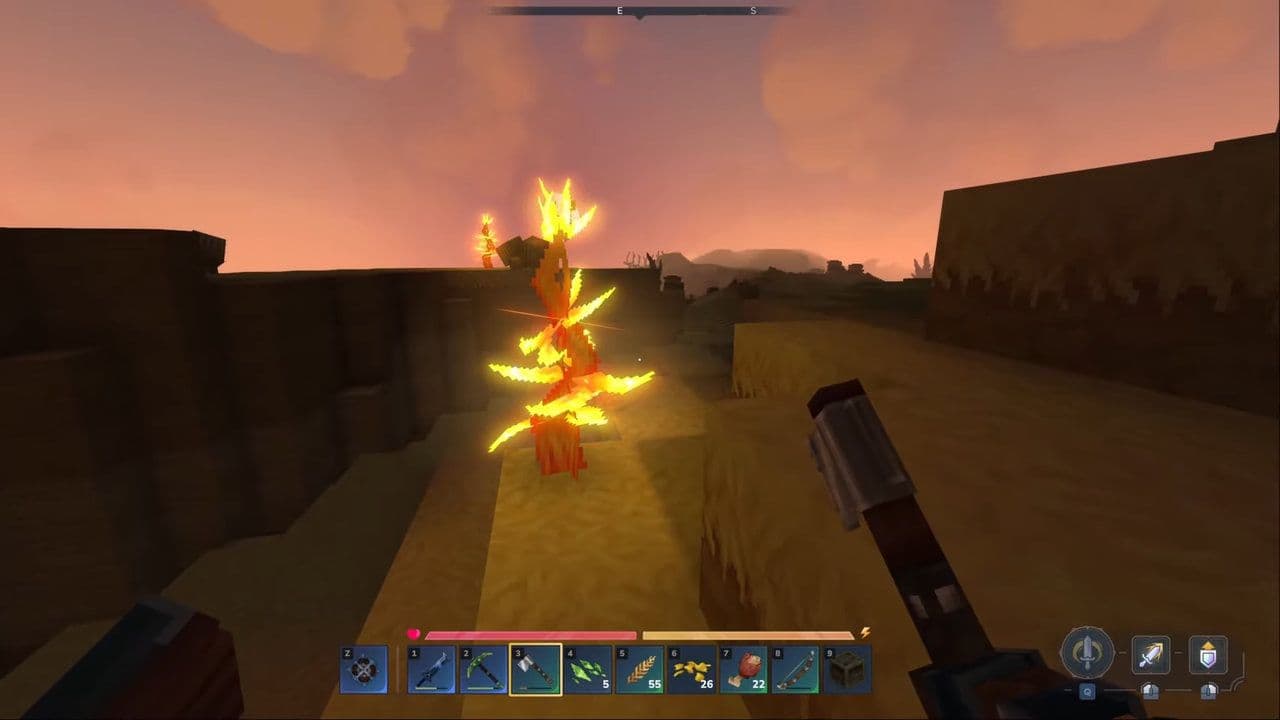Screen dimensions: 1280x720
Task: Click the circular sword class emblem
Action: pos(1089,655)
